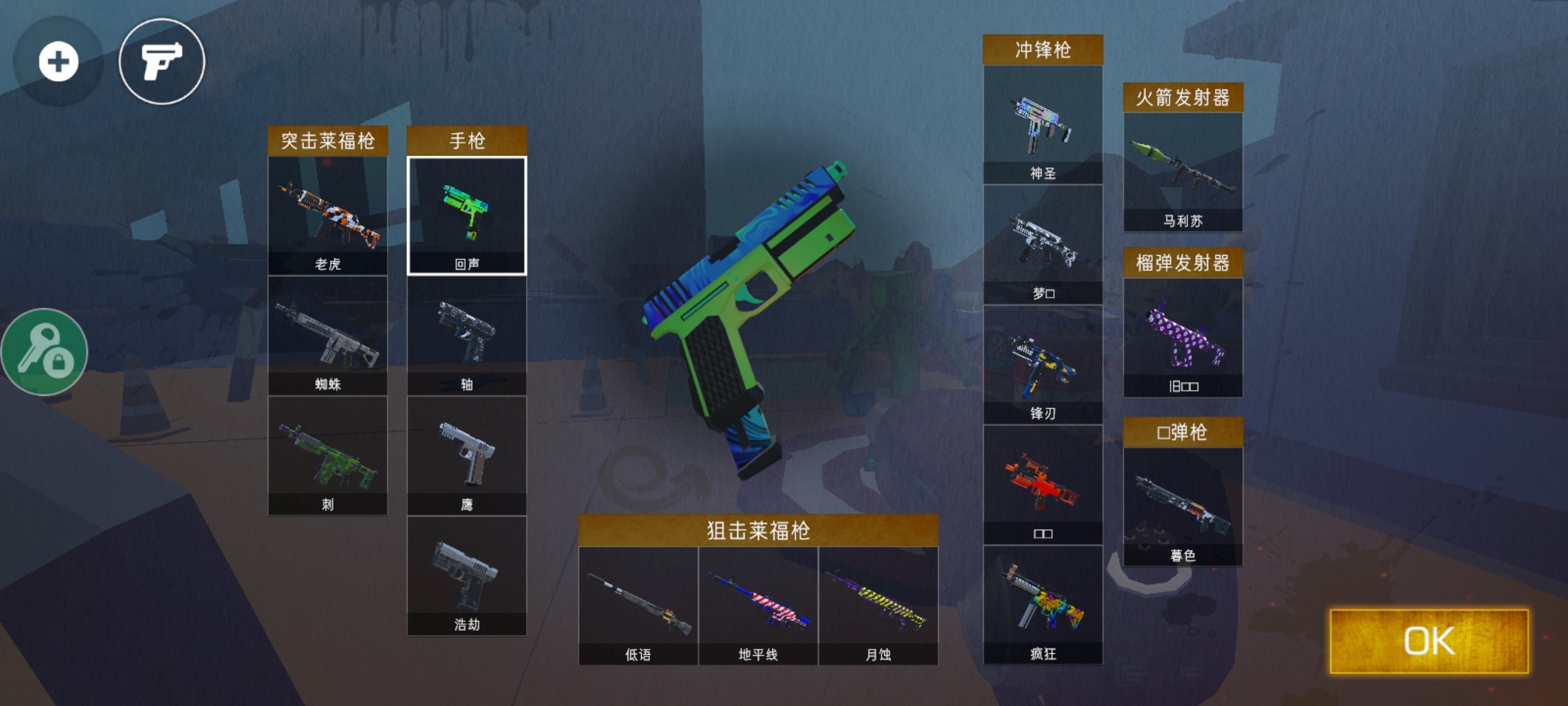
Task: Click the plus icon at top left
Action: (x=59, y=62)
